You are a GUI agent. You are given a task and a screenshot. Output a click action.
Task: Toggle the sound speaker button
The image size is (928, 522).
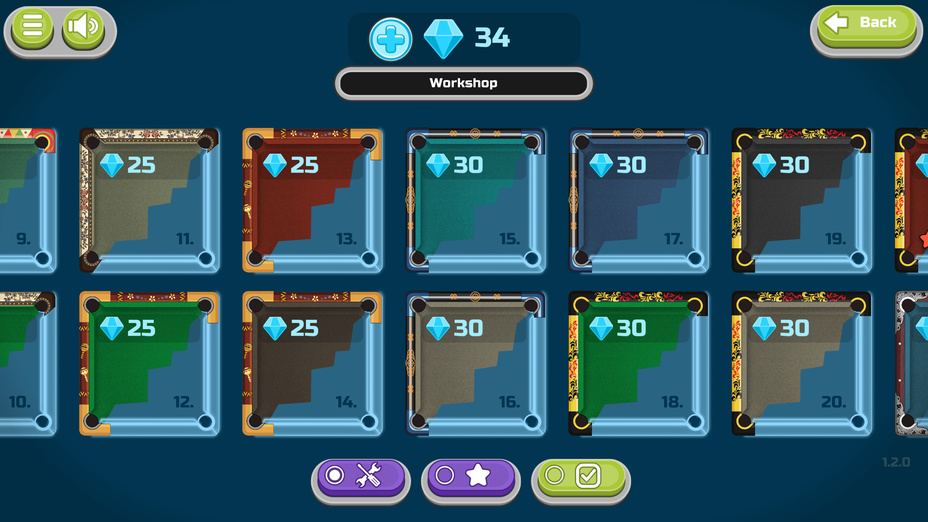(83, 27)
